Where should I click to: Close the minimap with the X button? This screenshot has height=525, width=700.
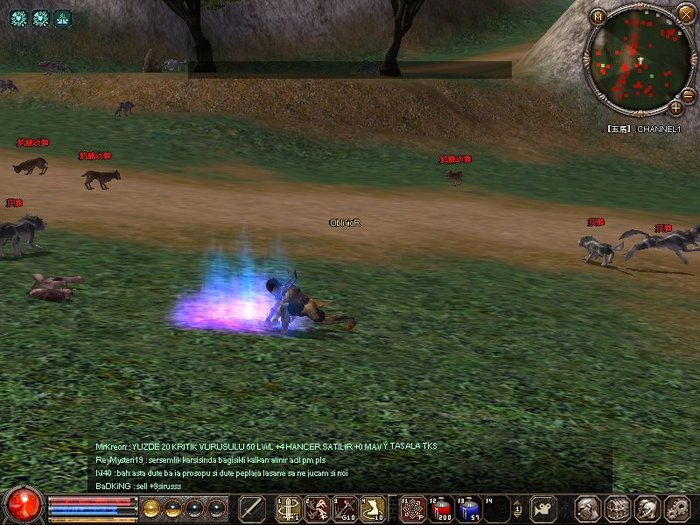click(x=685, y=13)
